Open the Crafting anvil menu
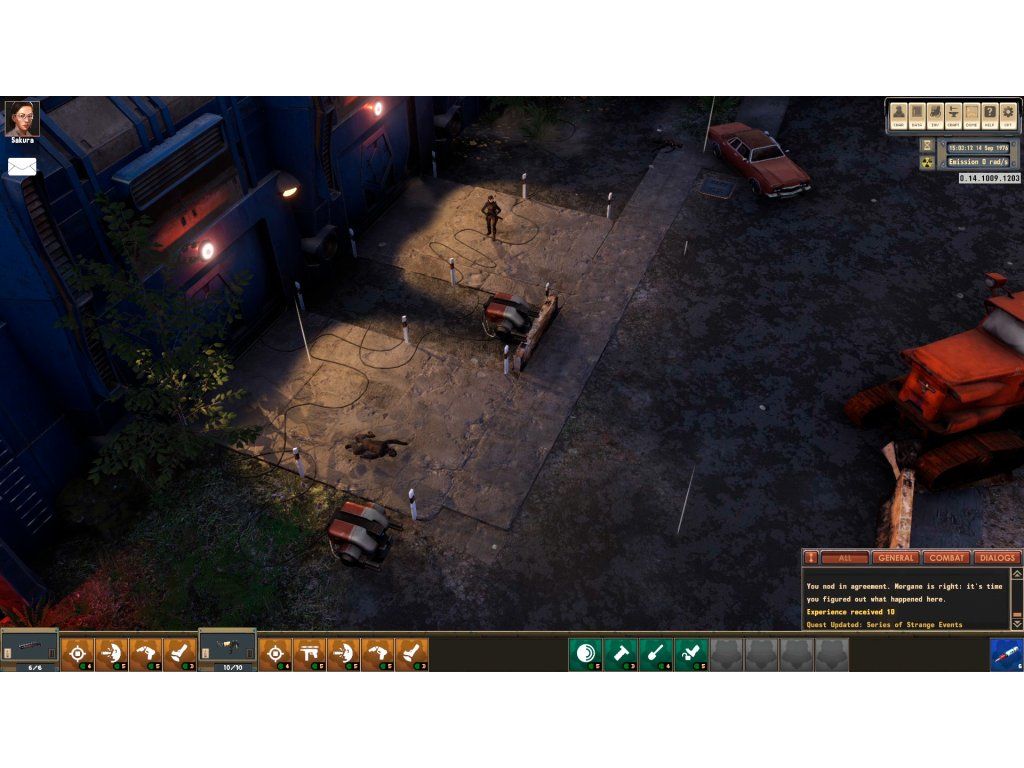 coord(953,114)
